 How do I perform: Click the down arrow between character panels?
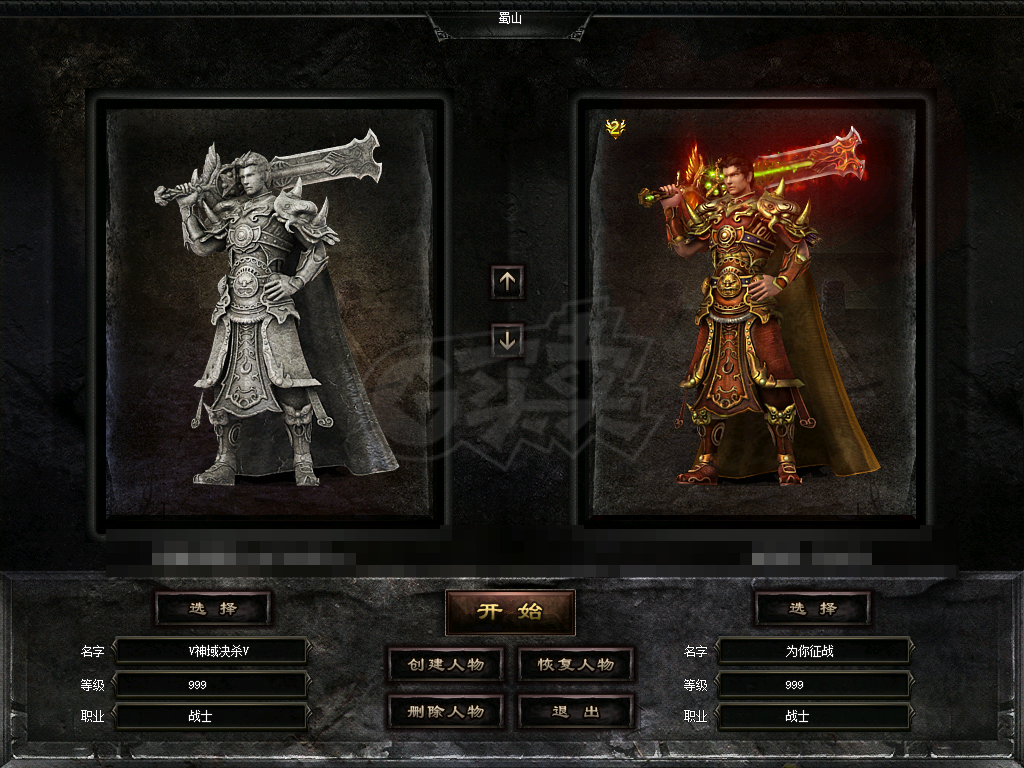(507, 340)
